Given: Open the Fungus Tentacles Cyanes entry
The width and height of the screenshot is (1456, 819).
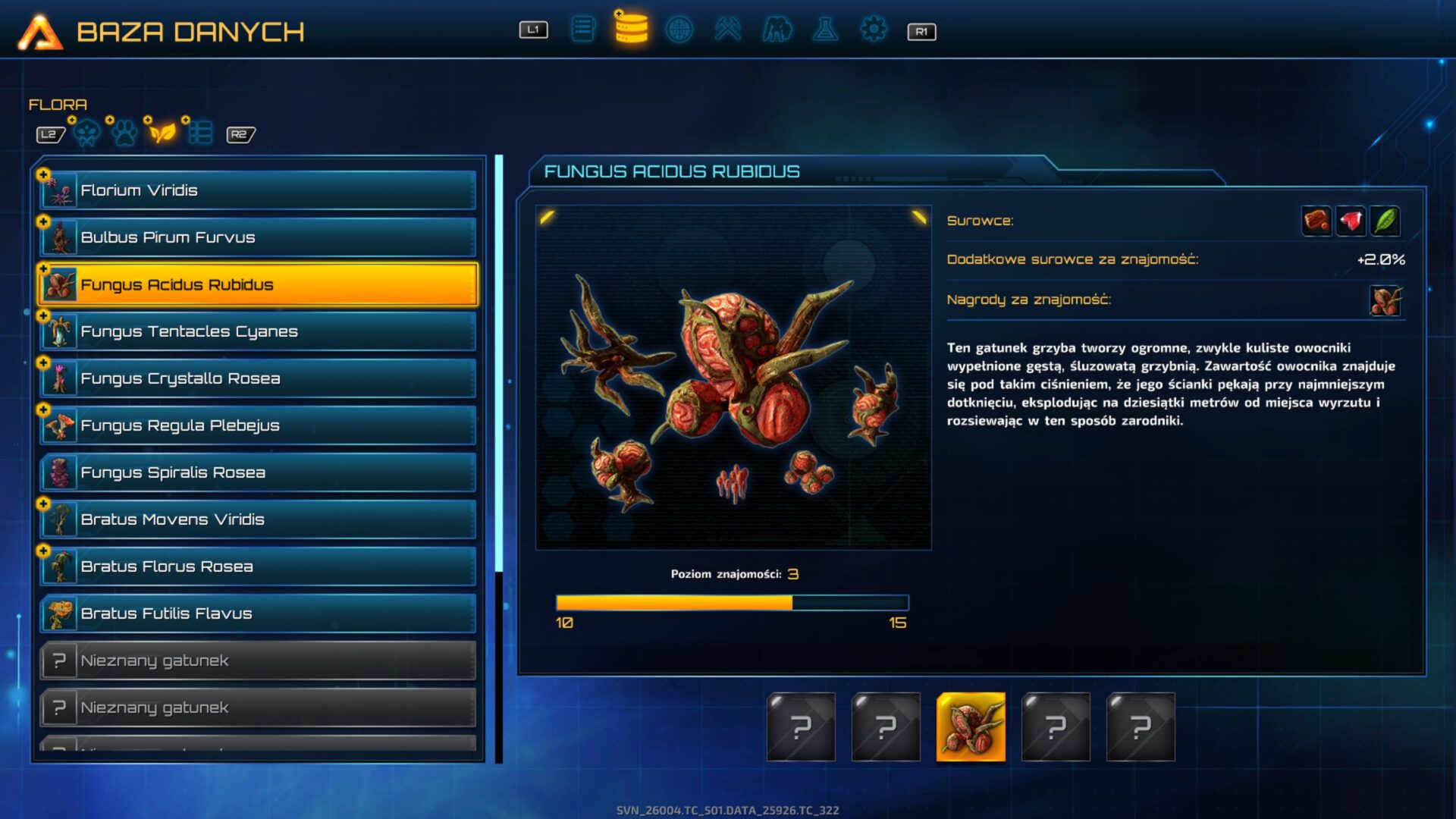Looking at the screenshot, I should (x=258, y=331).
